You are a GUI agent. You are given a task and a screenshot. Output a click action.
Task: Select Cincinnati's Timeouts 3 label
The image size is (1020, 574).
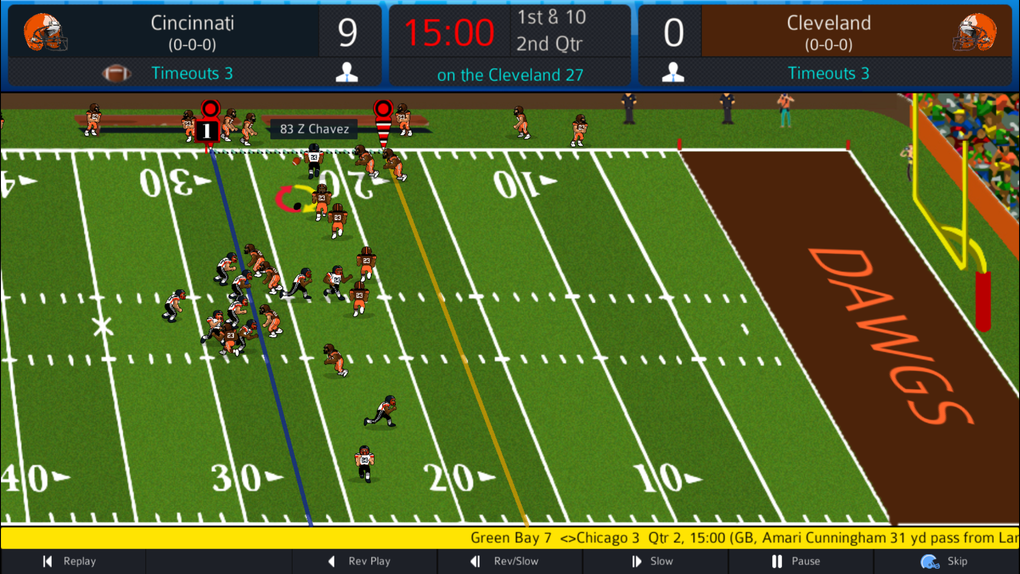(x=192, y=73)
